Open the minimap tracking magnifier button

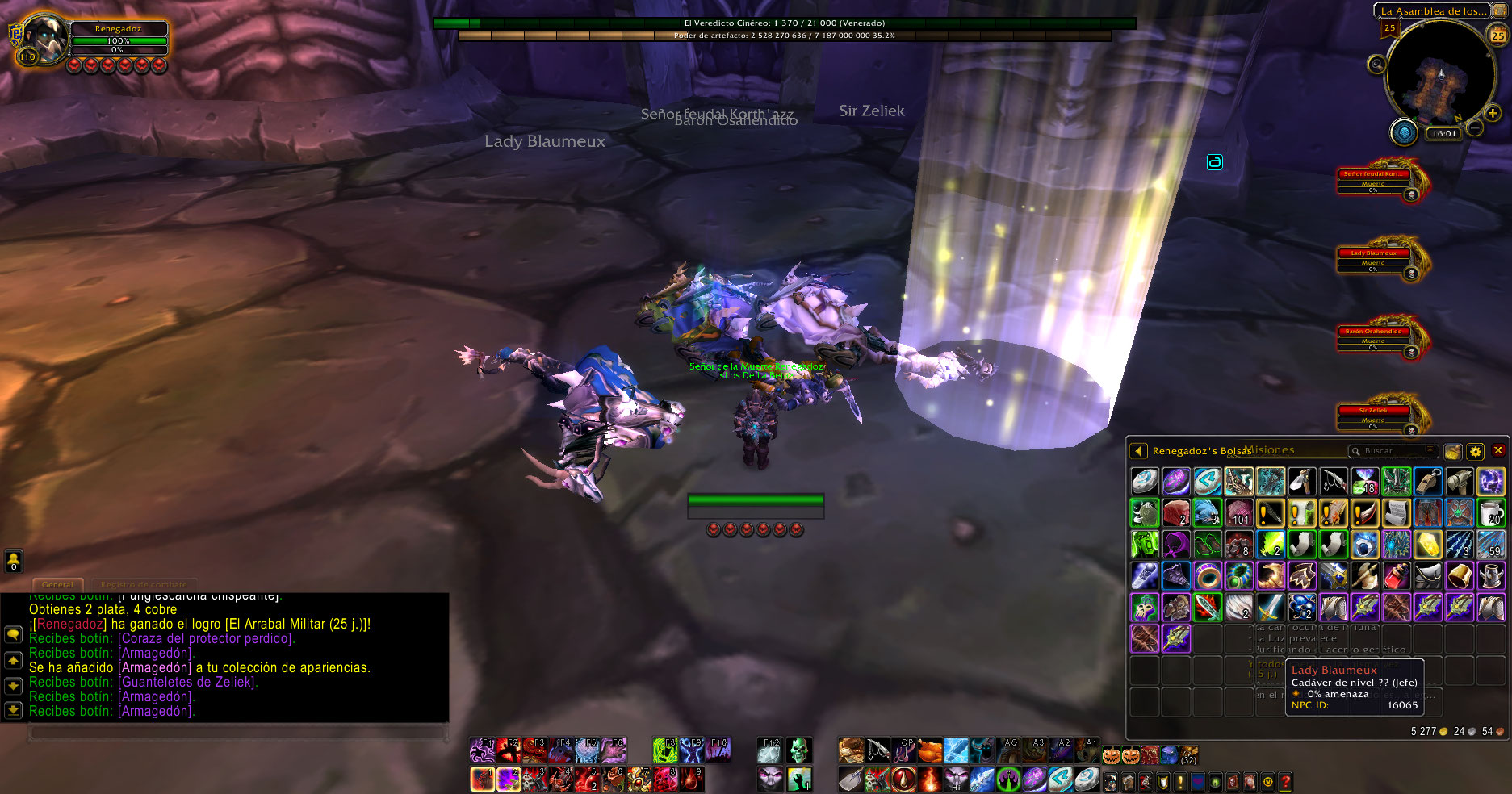tap(1376, 65)
